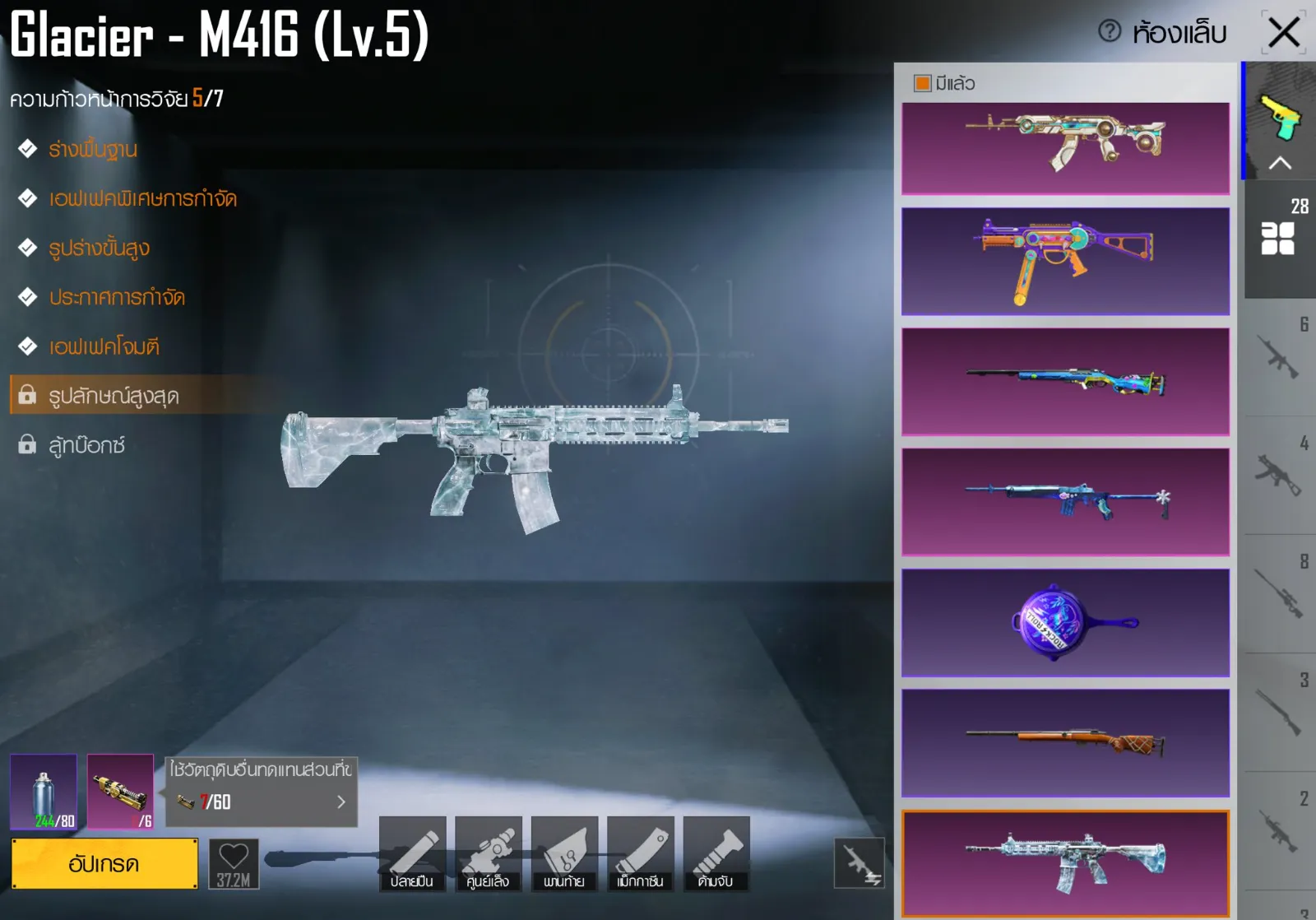Open the ห้องแล็บ help info
Screen dimensions: 1316x920
pos(1110,32)
